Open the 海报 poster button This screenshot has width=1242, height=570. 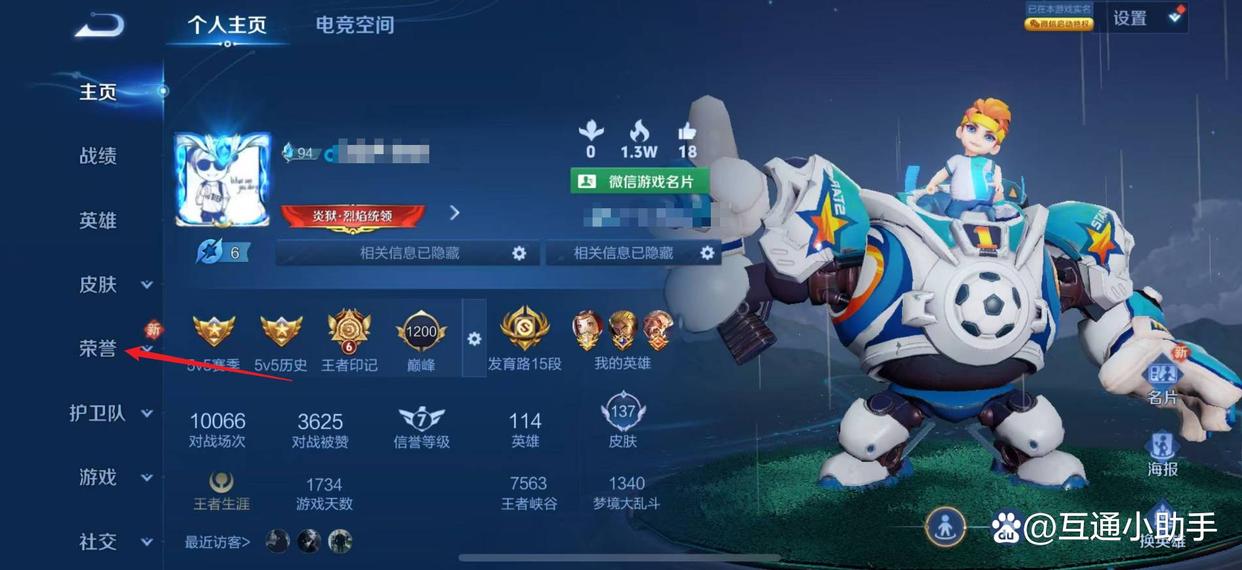tap(1162, 453)
